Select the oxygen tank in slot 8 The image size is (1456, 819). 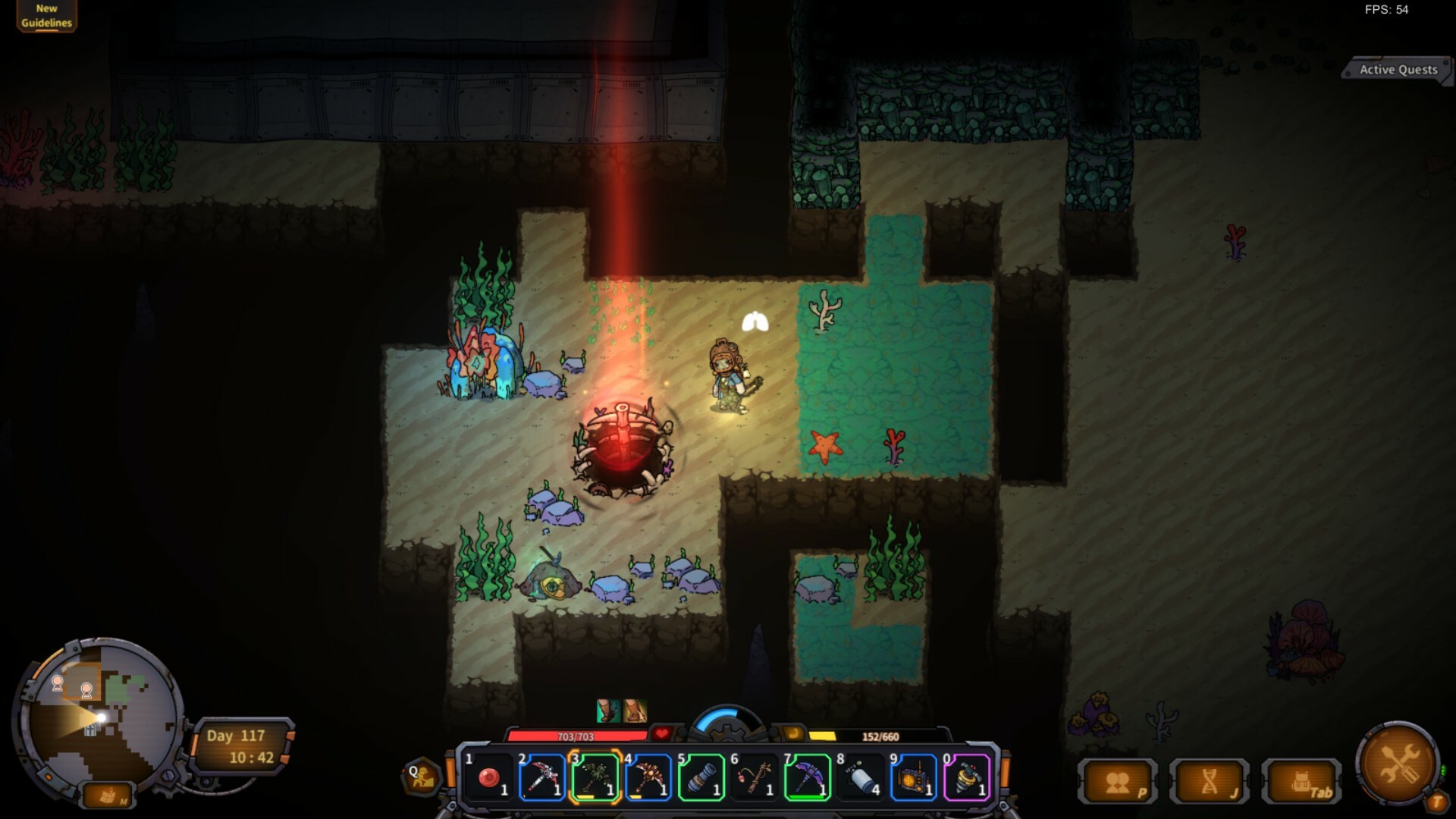(861, 780)
